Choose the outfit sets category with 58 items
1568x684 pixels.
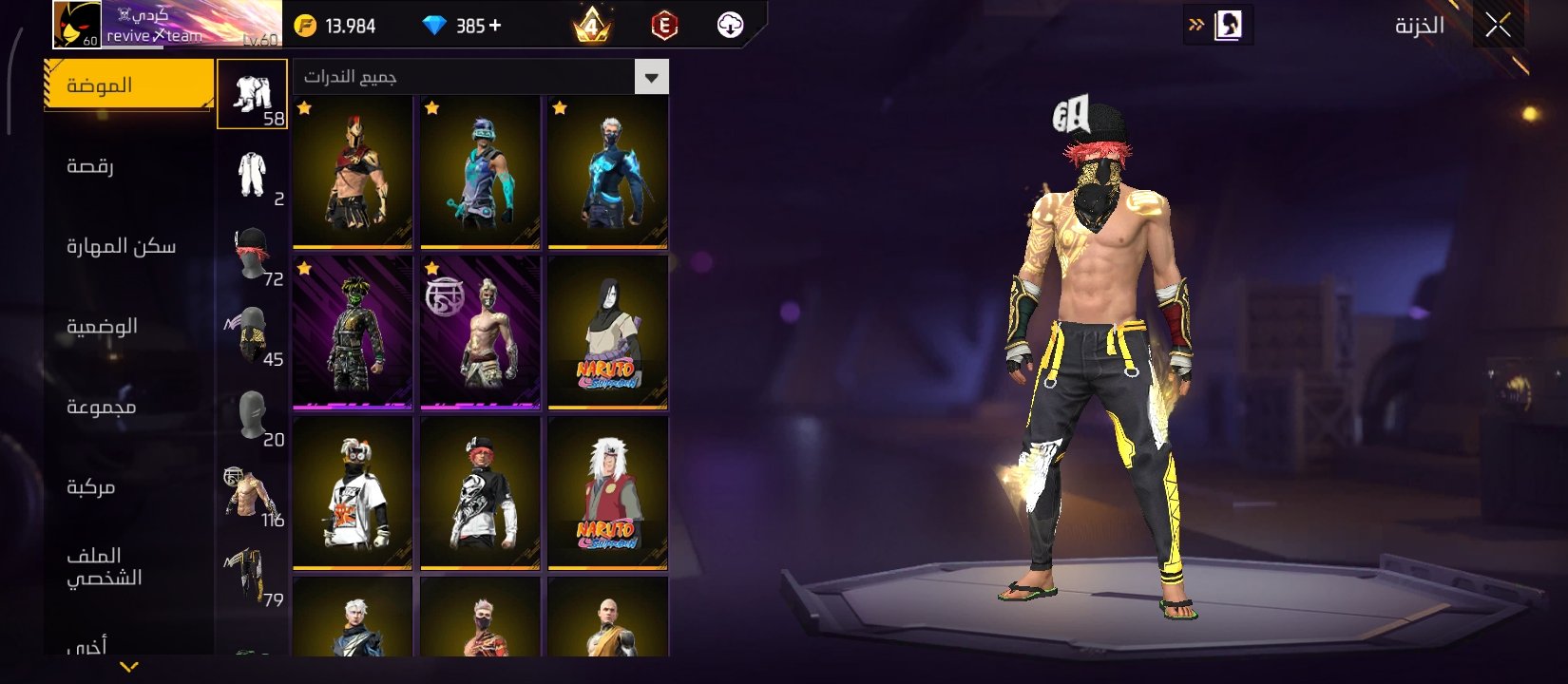[x=252, y=94]
